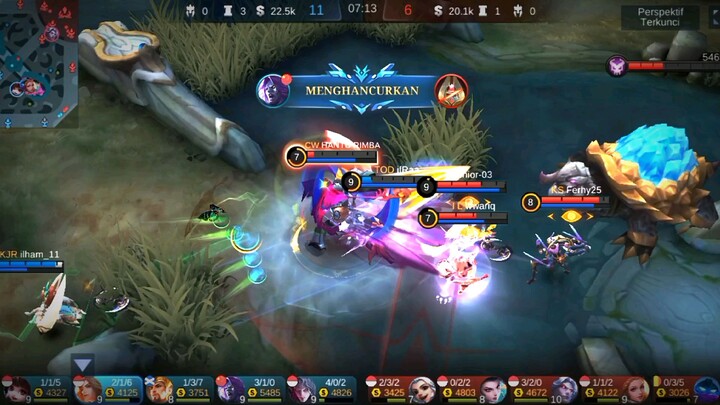Click the triangle arrow above the player bar

coord(83,364)
